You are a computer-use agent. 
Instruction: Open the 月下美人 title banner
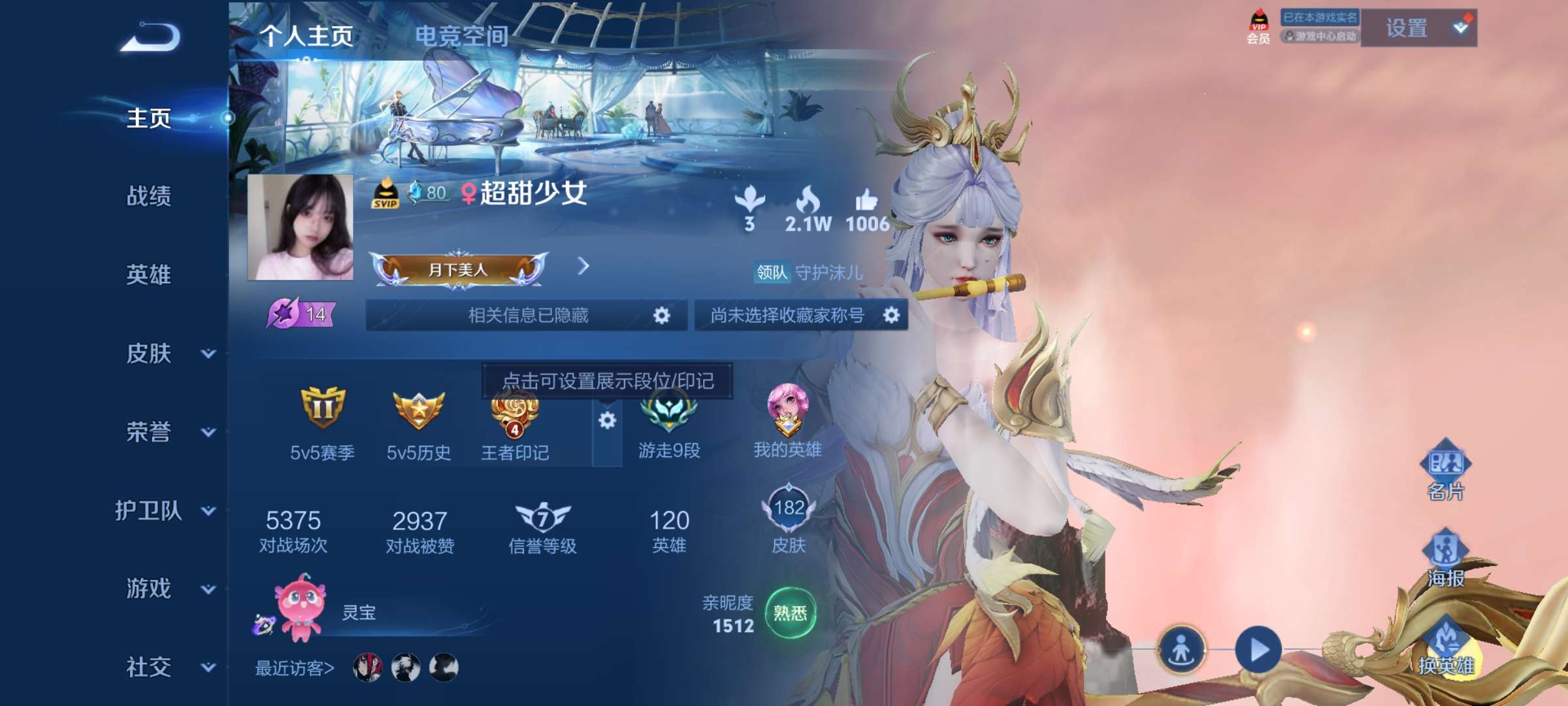point(459,269)
